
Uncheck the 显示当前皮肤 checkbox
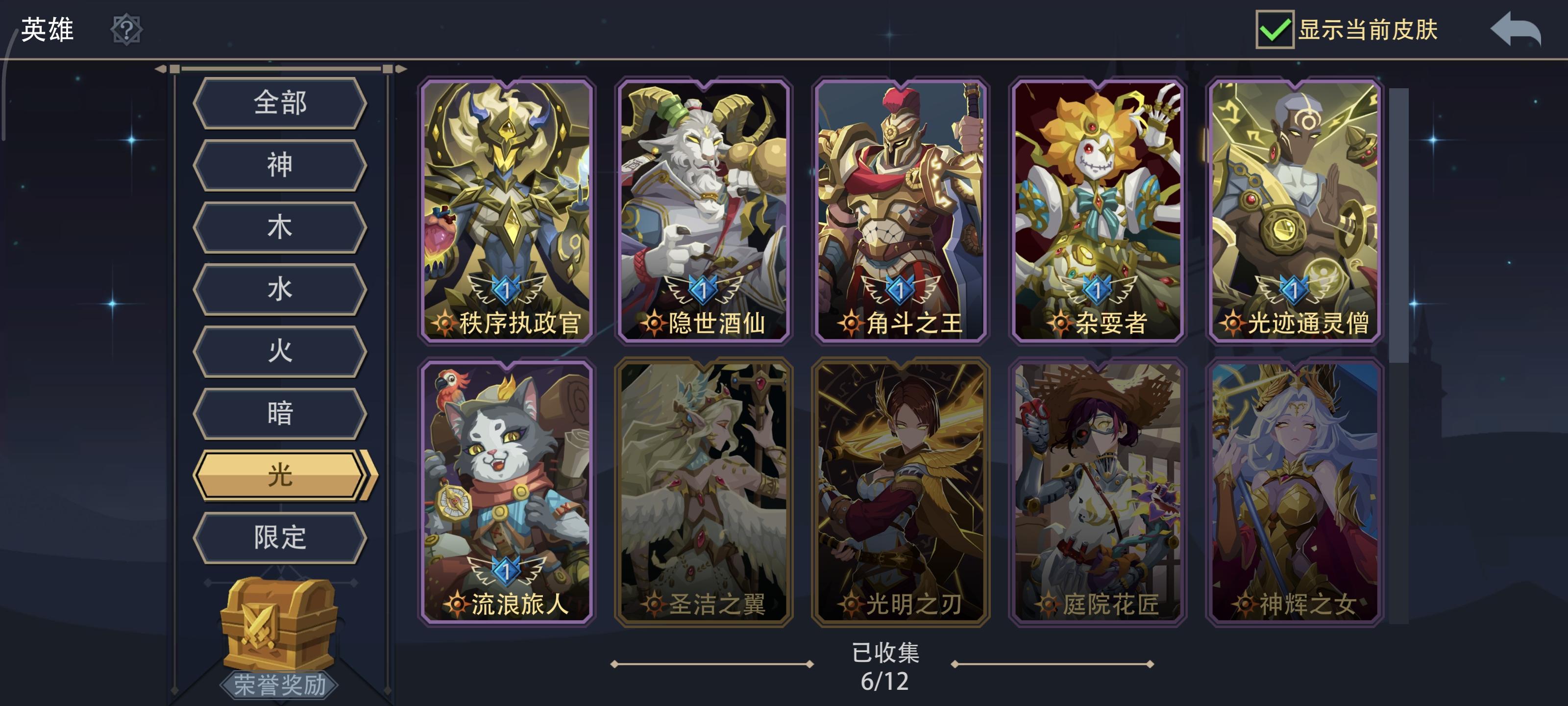tap(1276, 30)
